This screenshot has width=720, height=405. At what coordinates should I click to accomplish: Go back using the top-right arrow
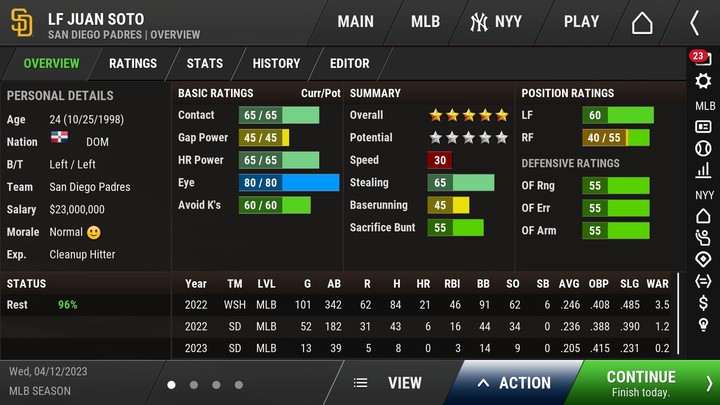695,22
